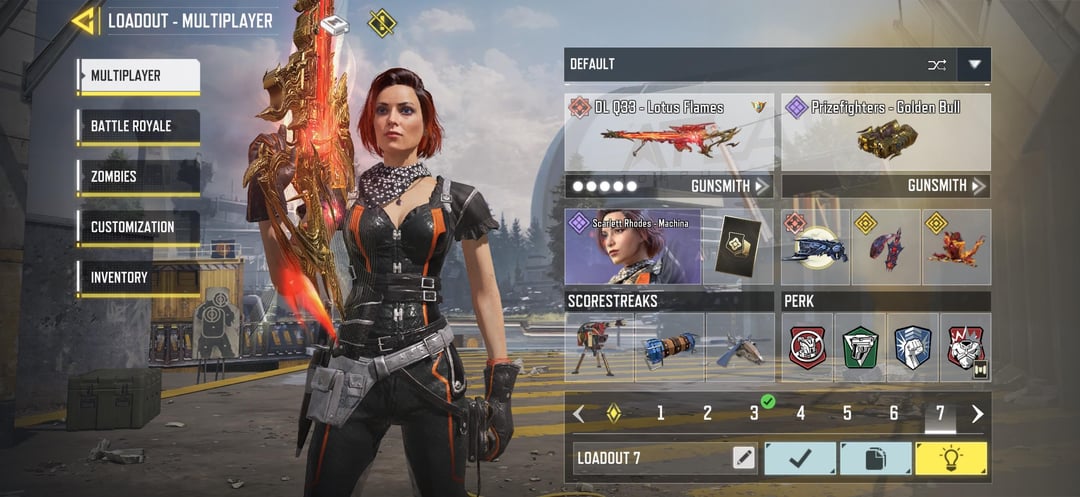Choose the Scarlett Rhodes Machina operator

[x=632, y=247]
